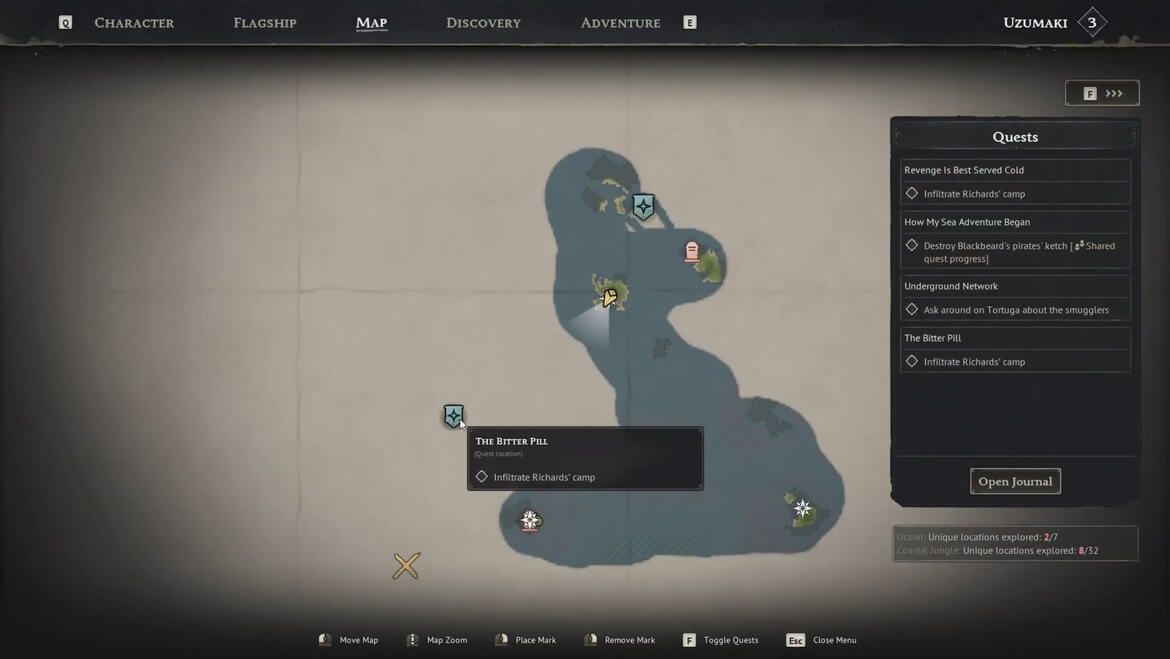Click the X mark placed on the map
The width and height of the screenshot is (1170, 659).
click(x=406, y=566)
